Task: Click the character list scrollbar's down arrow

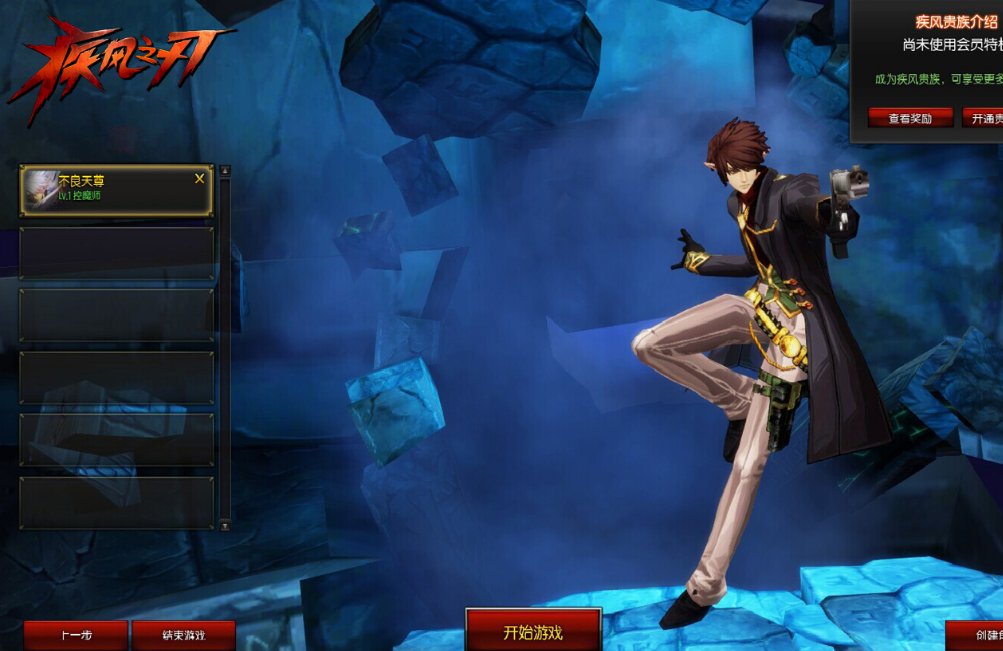Action: tap(225, 525)
